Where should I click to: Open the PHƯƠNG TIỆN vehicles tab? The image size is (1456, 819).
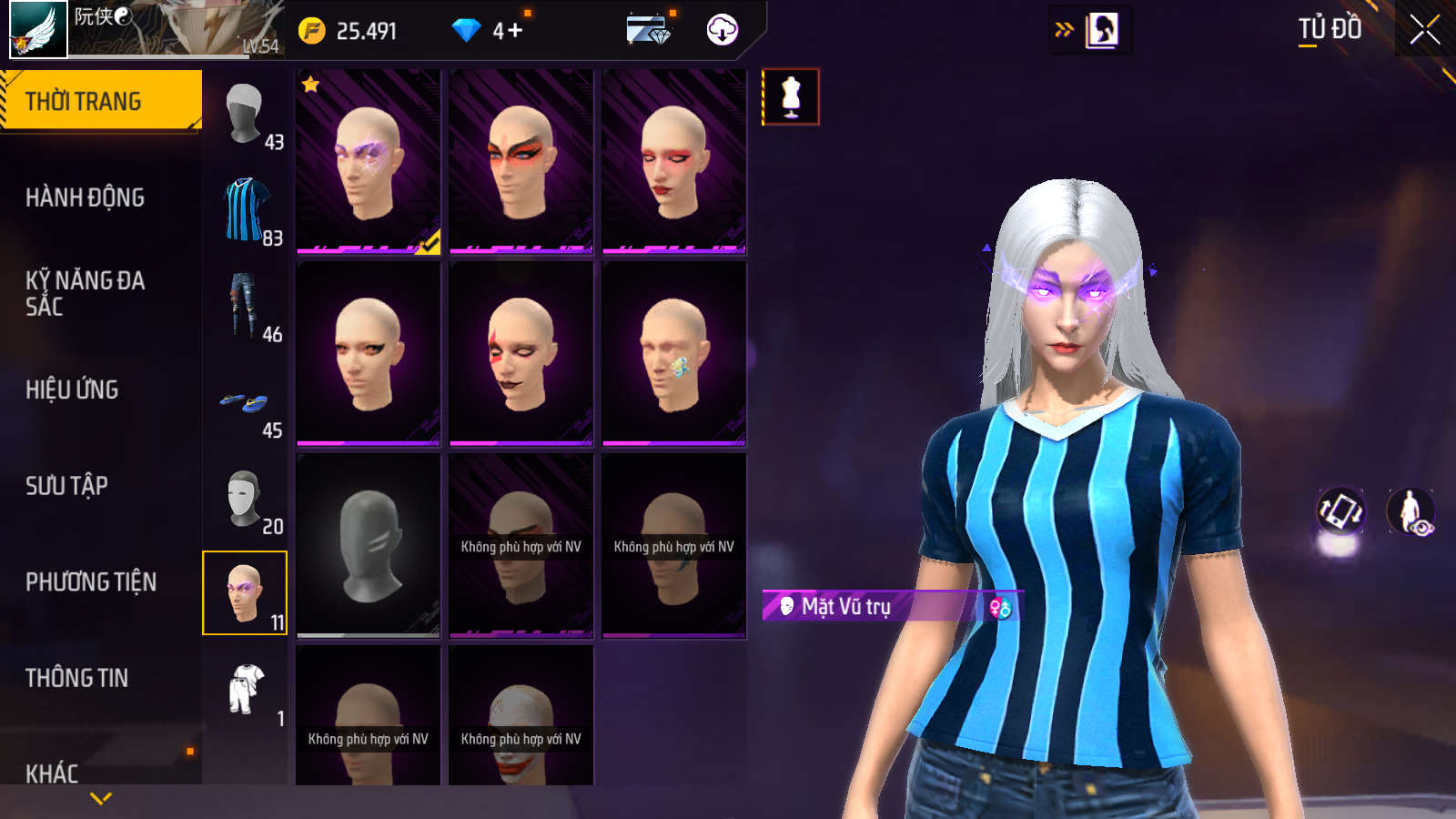pyautogui.click(x=91, y=582)
